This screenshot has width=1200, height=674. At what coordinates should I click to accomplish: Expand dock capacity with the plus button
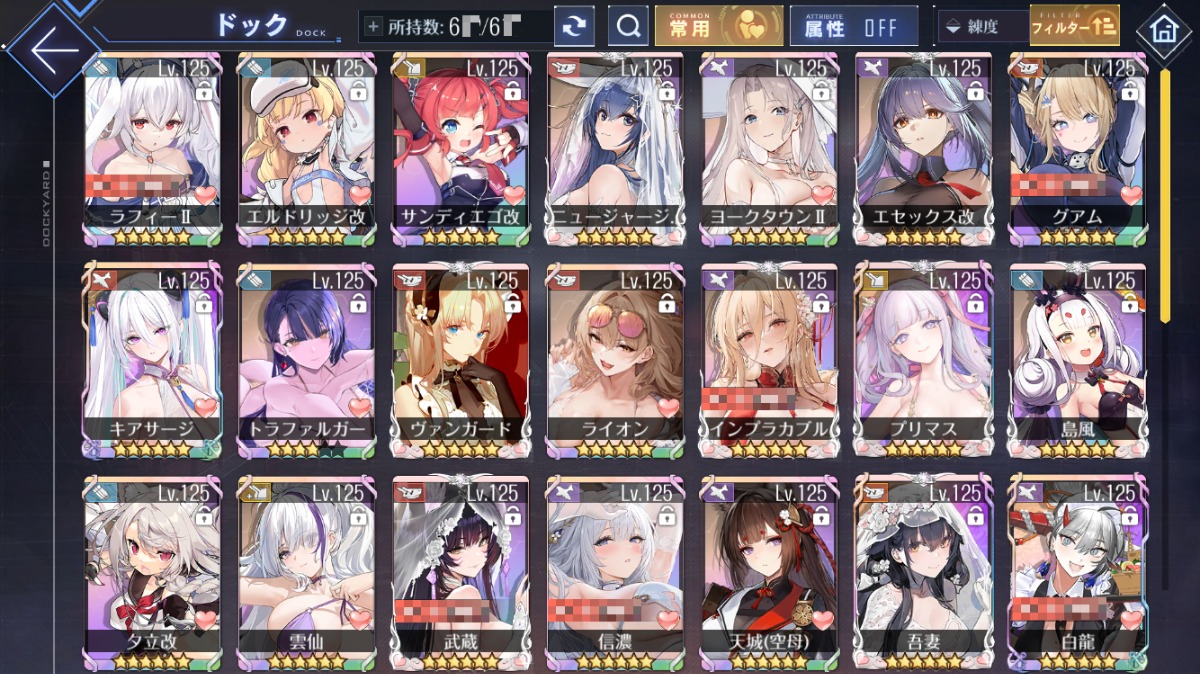point(374,27)
